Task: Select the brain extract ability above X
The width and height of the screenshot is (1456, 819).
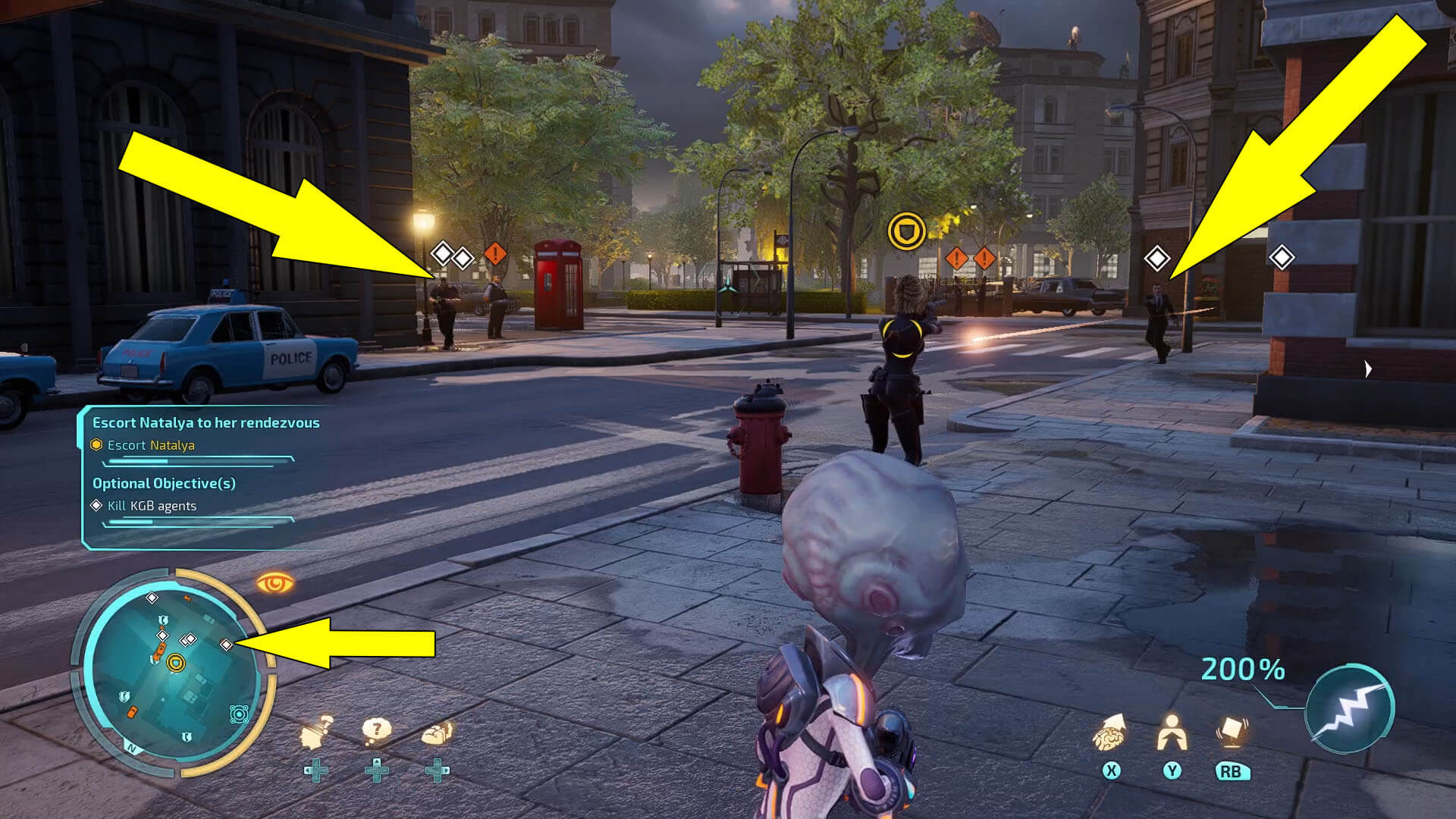Action: [1110, 736]
